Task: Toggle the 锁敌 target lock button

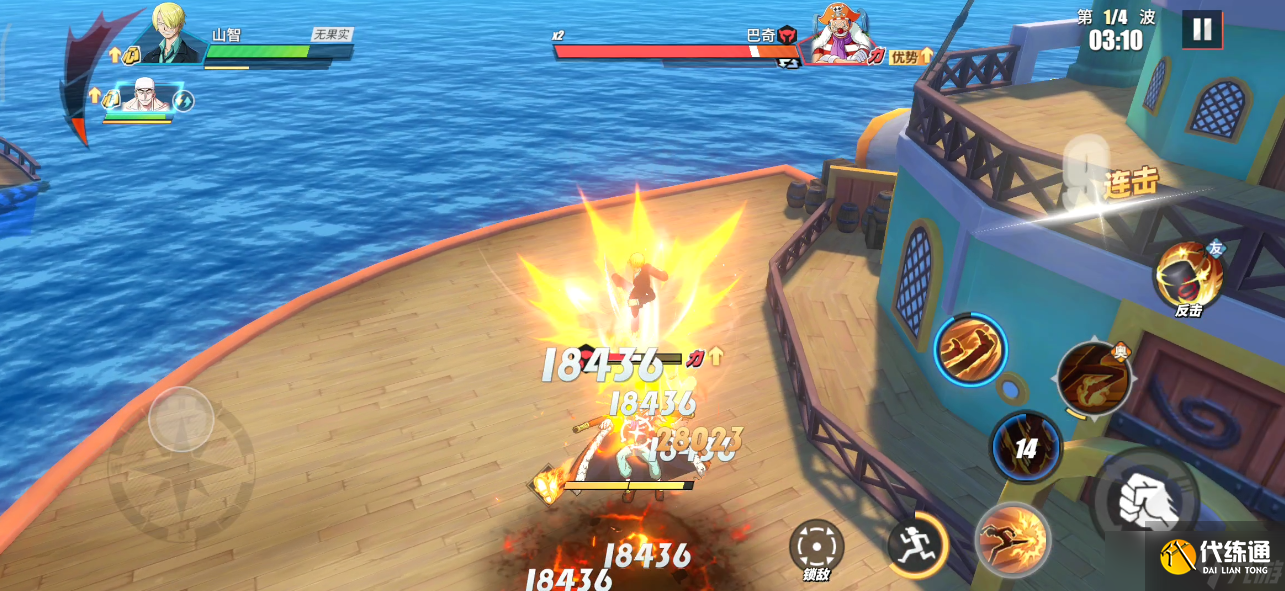Action: [x=816, y=548]
